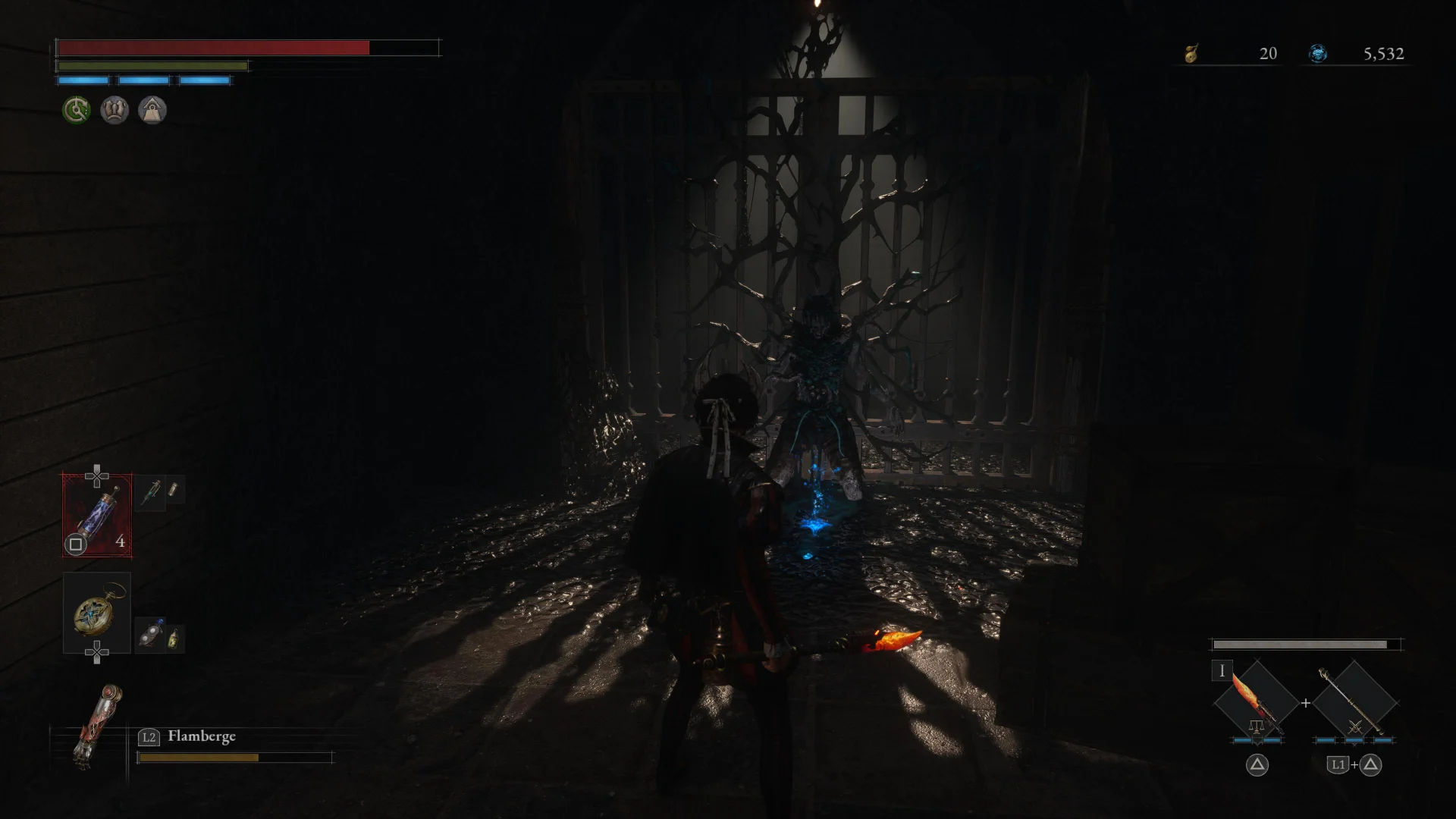Image resolution: width=1456 pixels, height=819 pixels.
Task: Select the pocket watch belt slot
Action: point(97,612)
